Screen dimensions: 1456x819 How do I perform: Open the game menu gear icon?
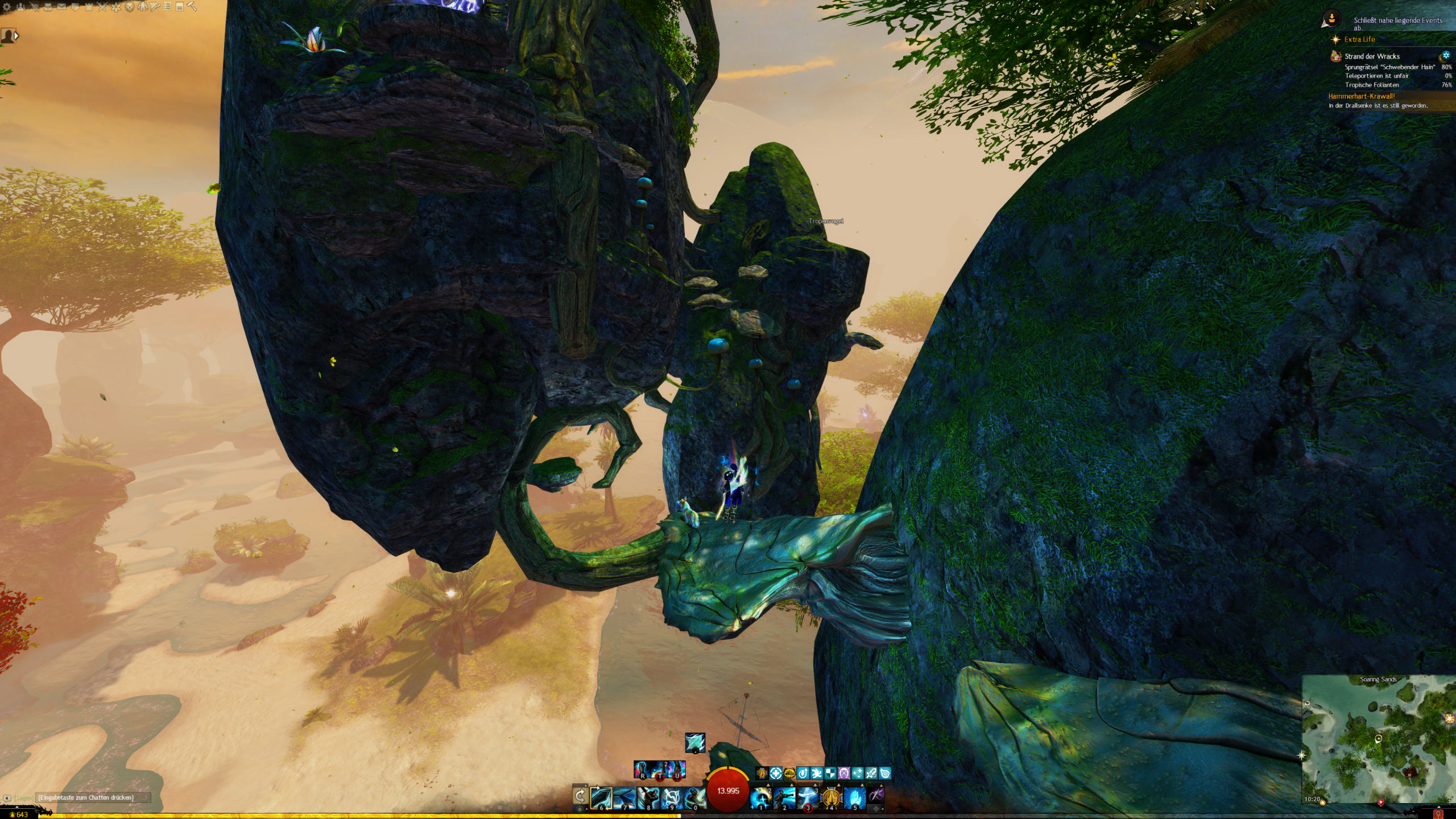tap(7, 7)
